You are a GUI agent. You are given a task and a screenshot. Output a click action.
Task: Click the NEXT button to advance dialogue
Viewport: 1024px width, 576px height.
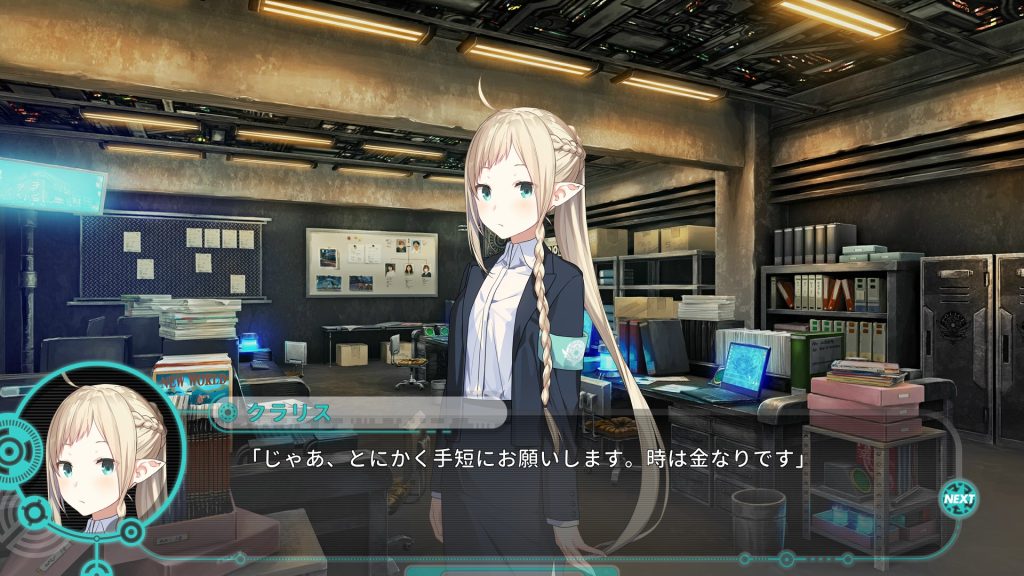point(959,498)
